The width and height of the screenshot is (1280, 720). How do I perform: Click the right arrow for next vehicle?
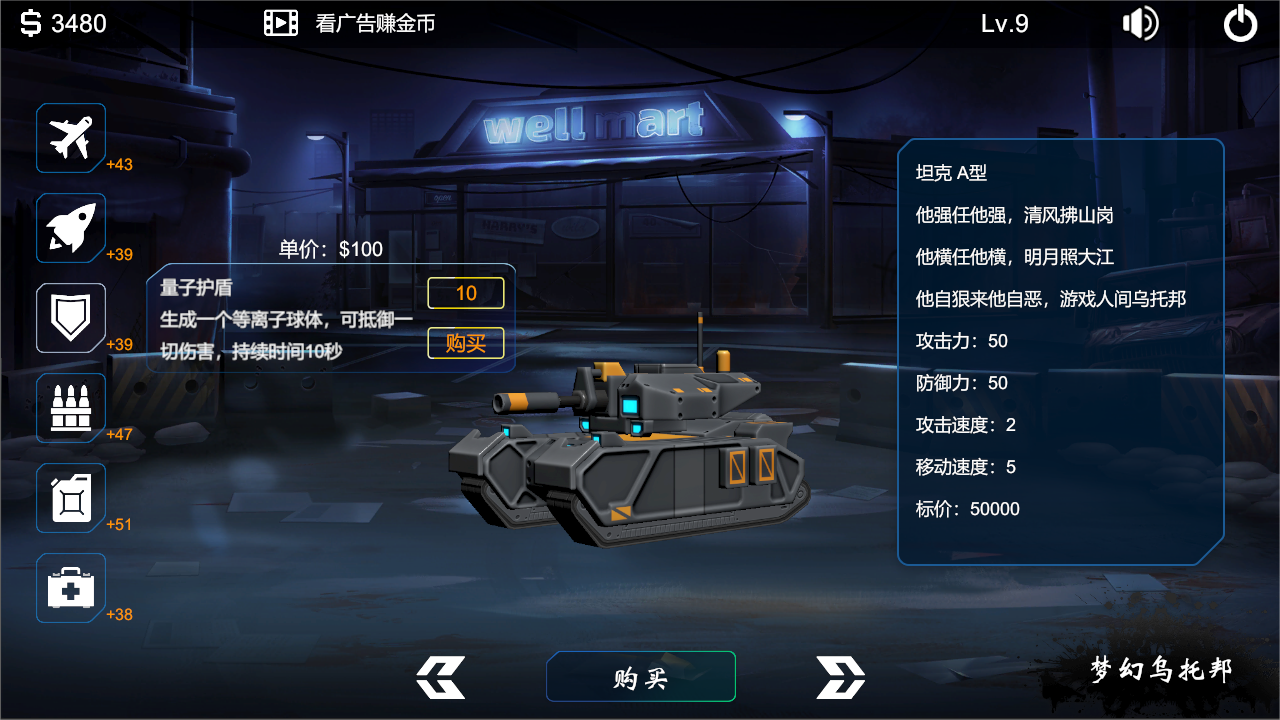click(841, 676)
